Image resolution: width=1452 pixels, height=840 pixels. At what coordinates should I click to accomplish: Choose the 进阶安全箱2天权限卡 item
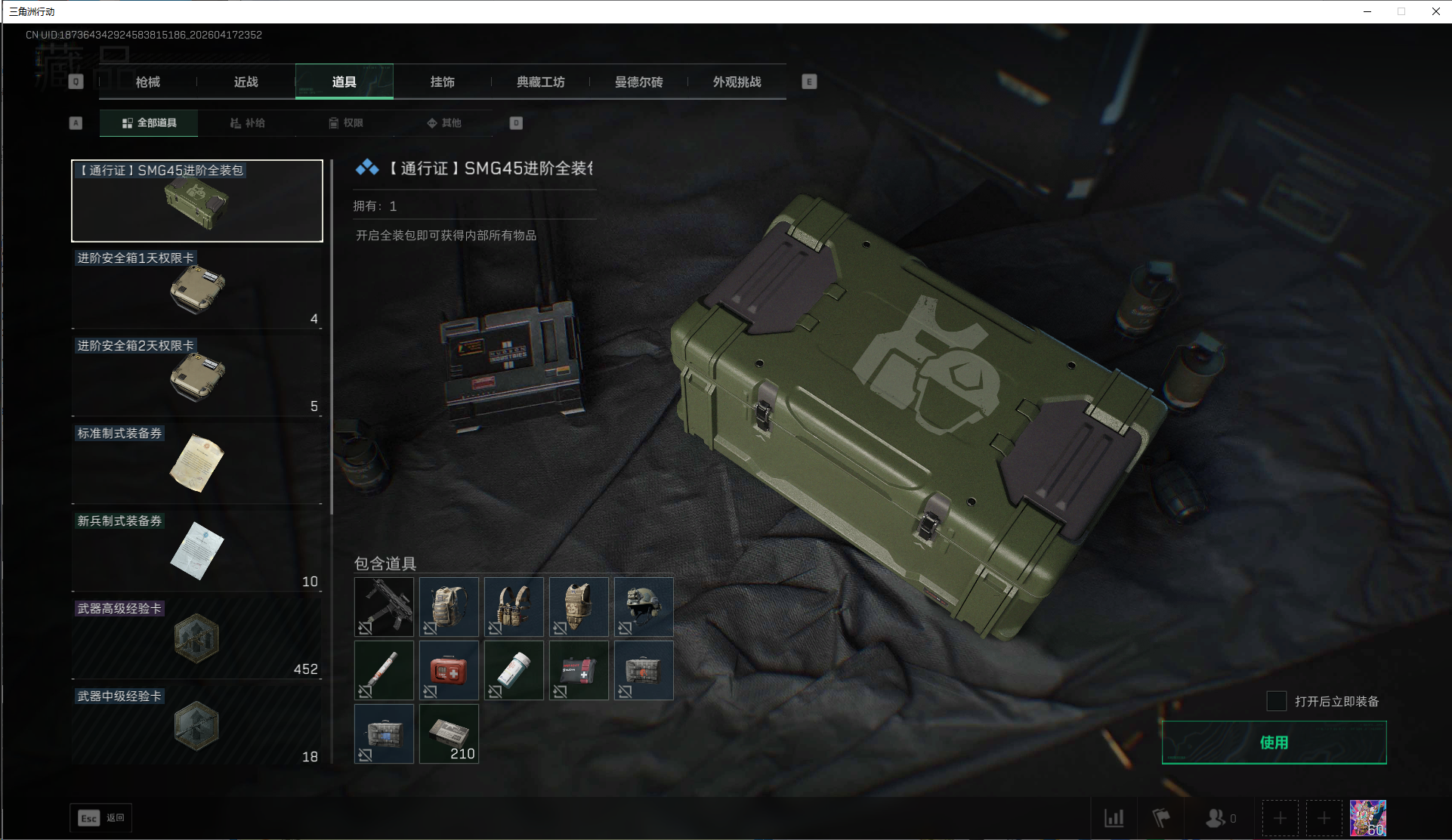pyautogui.click(x=196, y=376)
